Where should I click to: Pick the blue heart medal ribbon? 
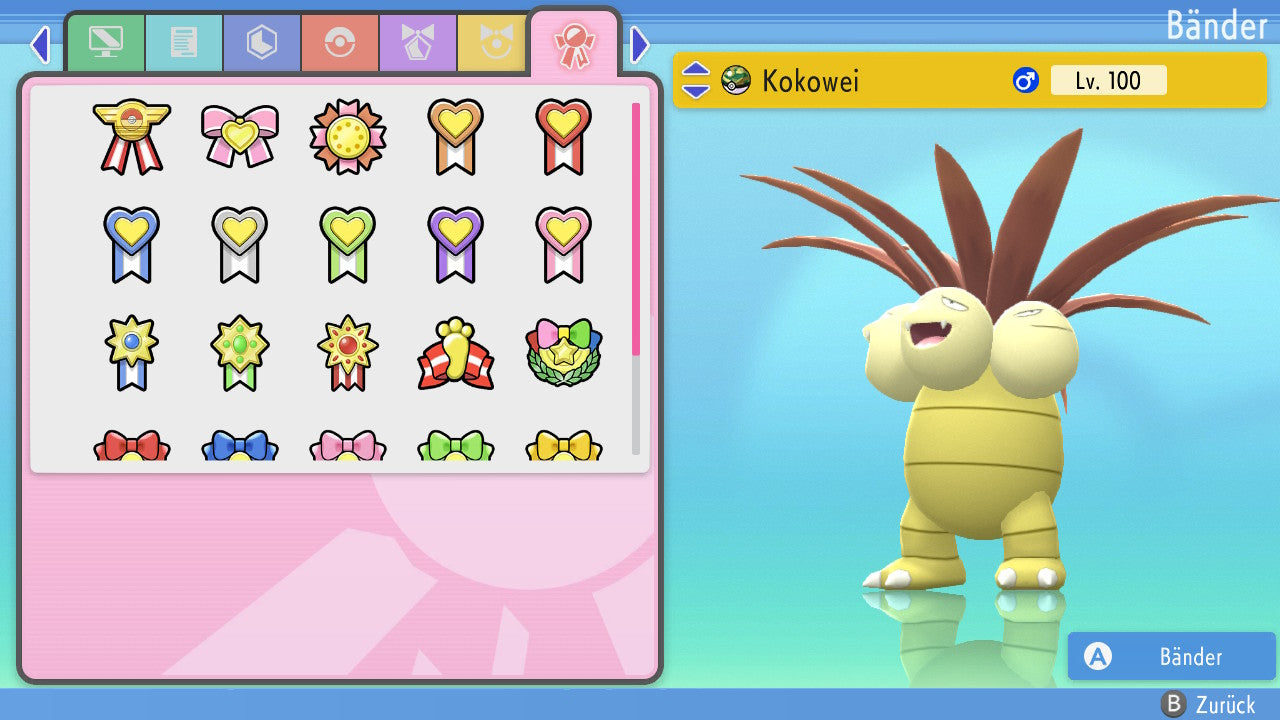tap(131, 244)
